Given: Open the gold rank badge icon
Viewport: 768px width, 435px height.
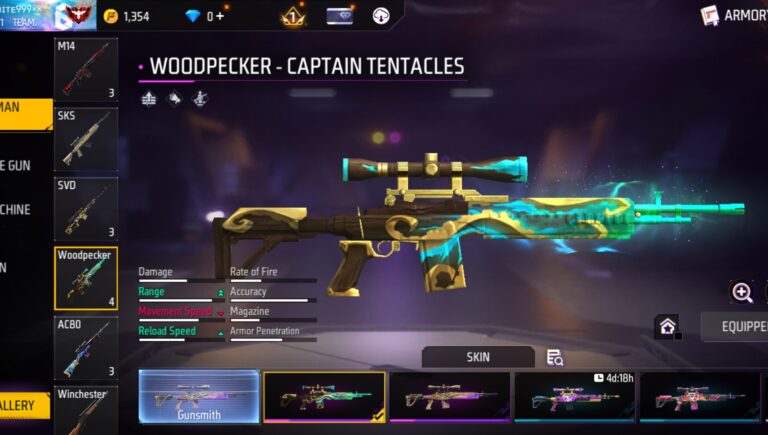Looking at the screenshot, I should point(292,16).
